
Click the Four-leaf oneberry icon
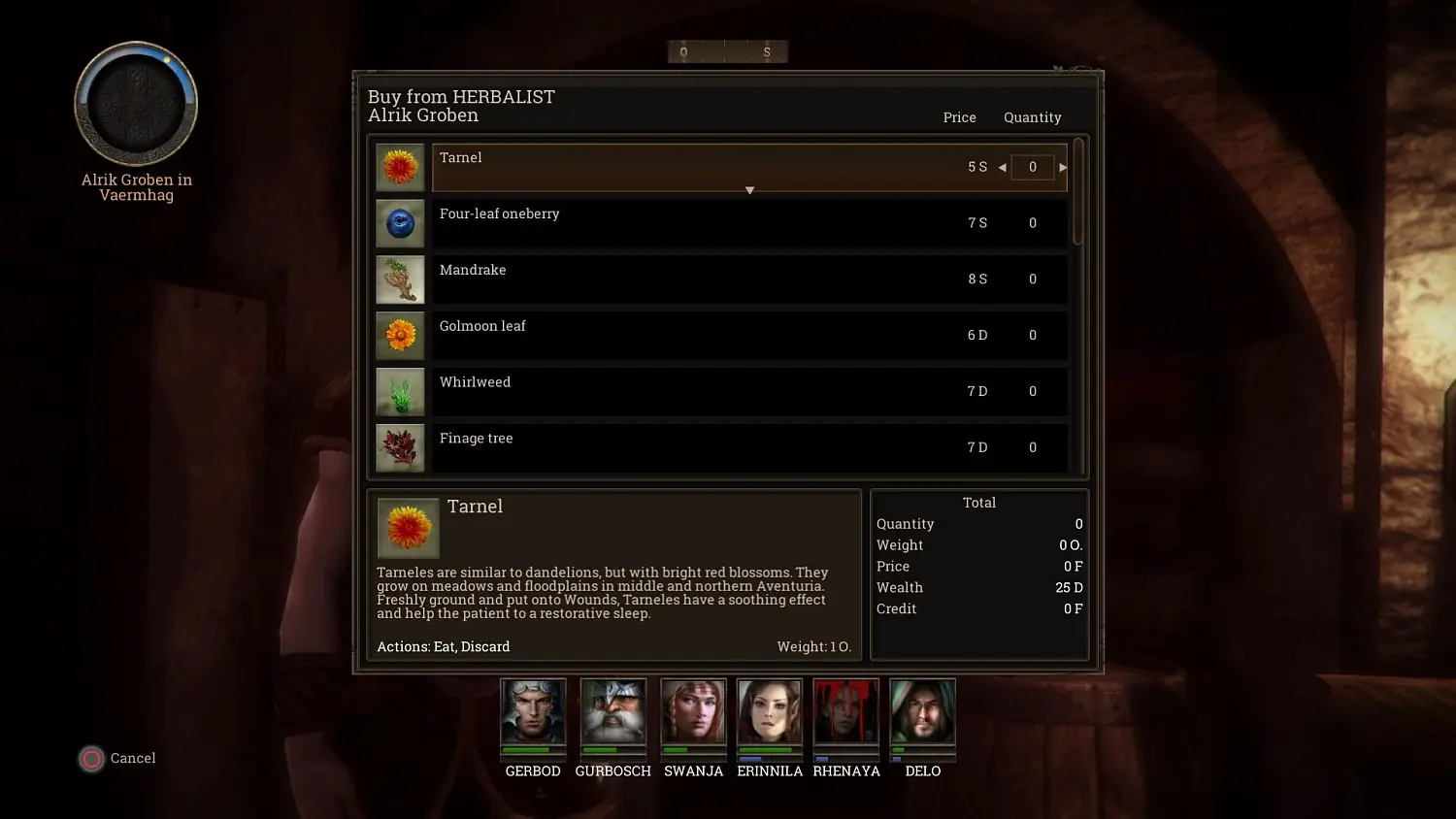coord(400,222)
